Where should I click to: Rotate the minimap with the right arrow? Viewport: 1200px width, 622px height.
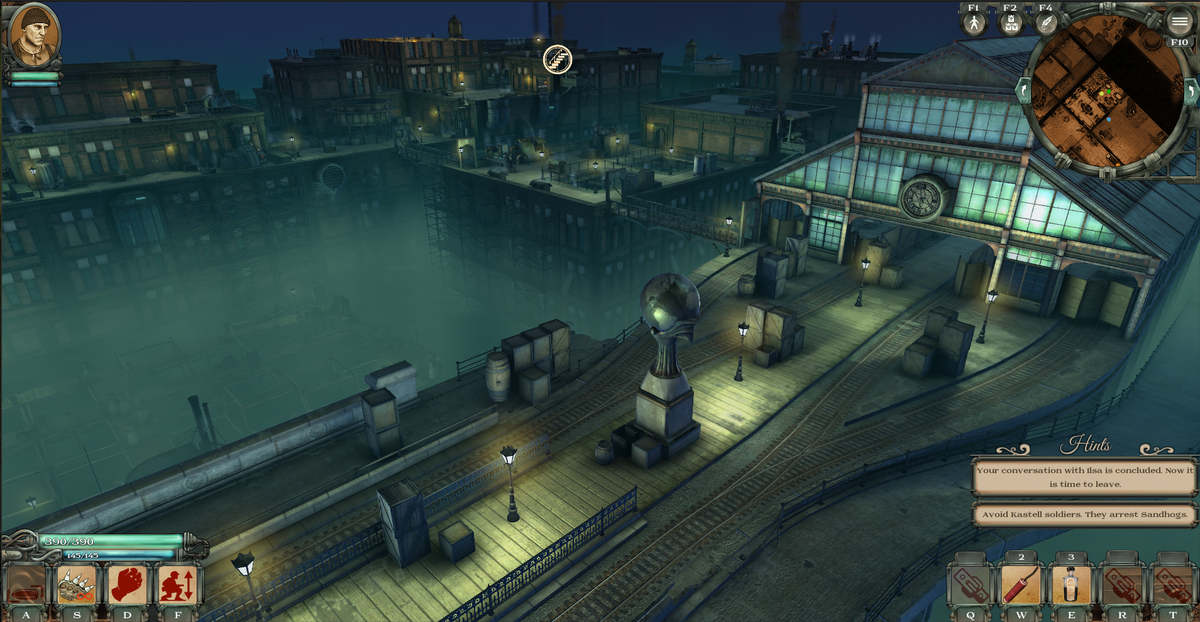pyautogui.click(x=1190, y=90)
